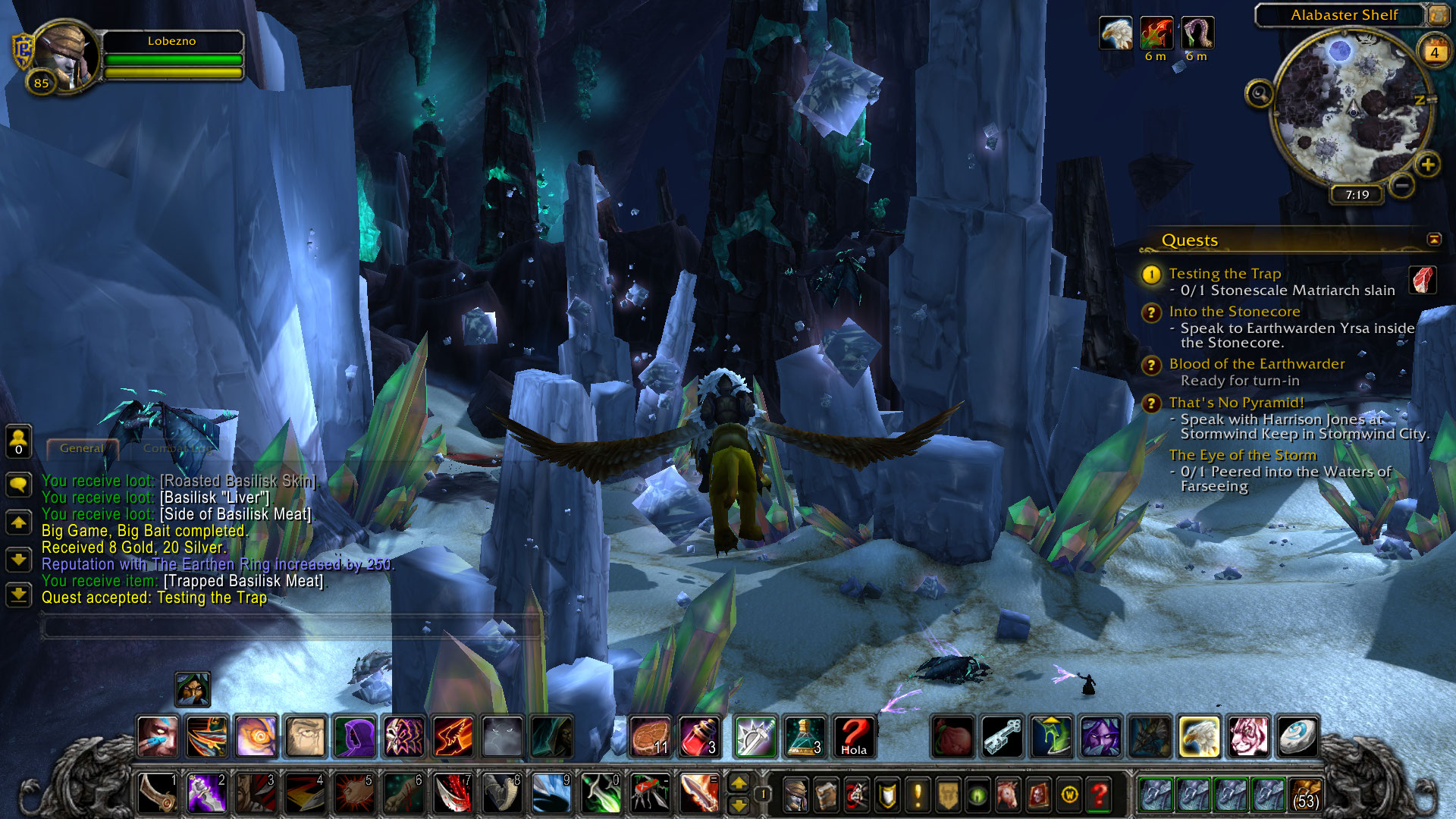
Task: Open the character info micro button
Action: click(795, 795)
